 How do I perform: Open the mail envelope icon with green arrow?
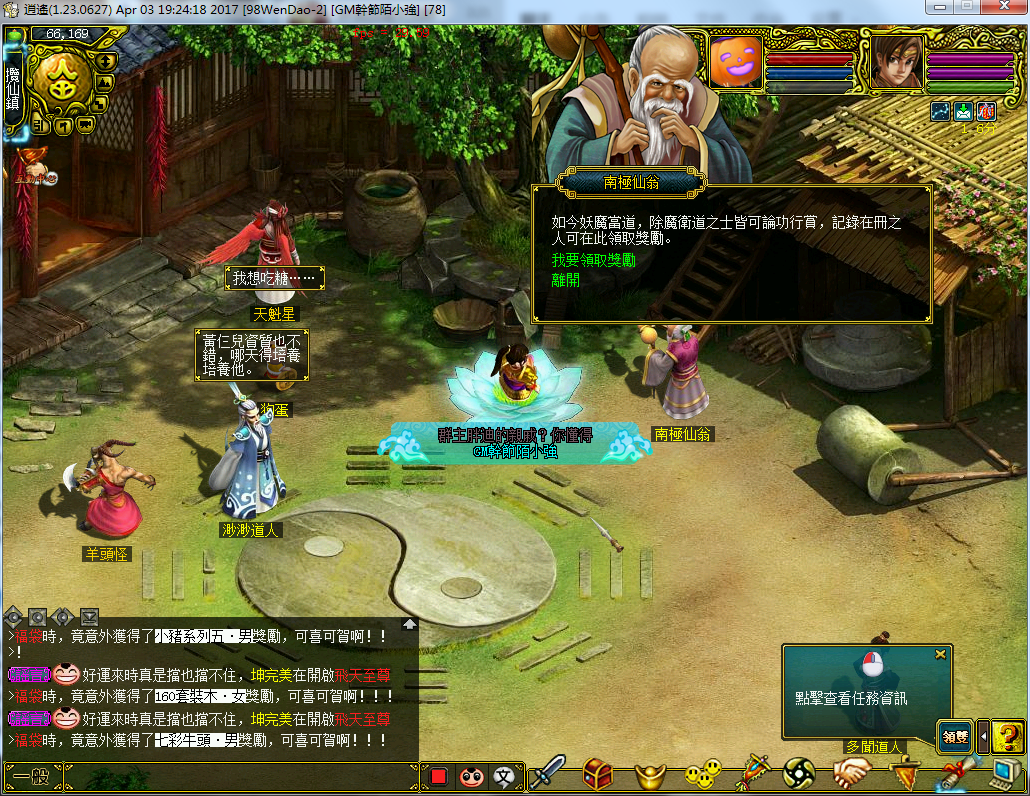pyautogui.click(x=963, y=111)
